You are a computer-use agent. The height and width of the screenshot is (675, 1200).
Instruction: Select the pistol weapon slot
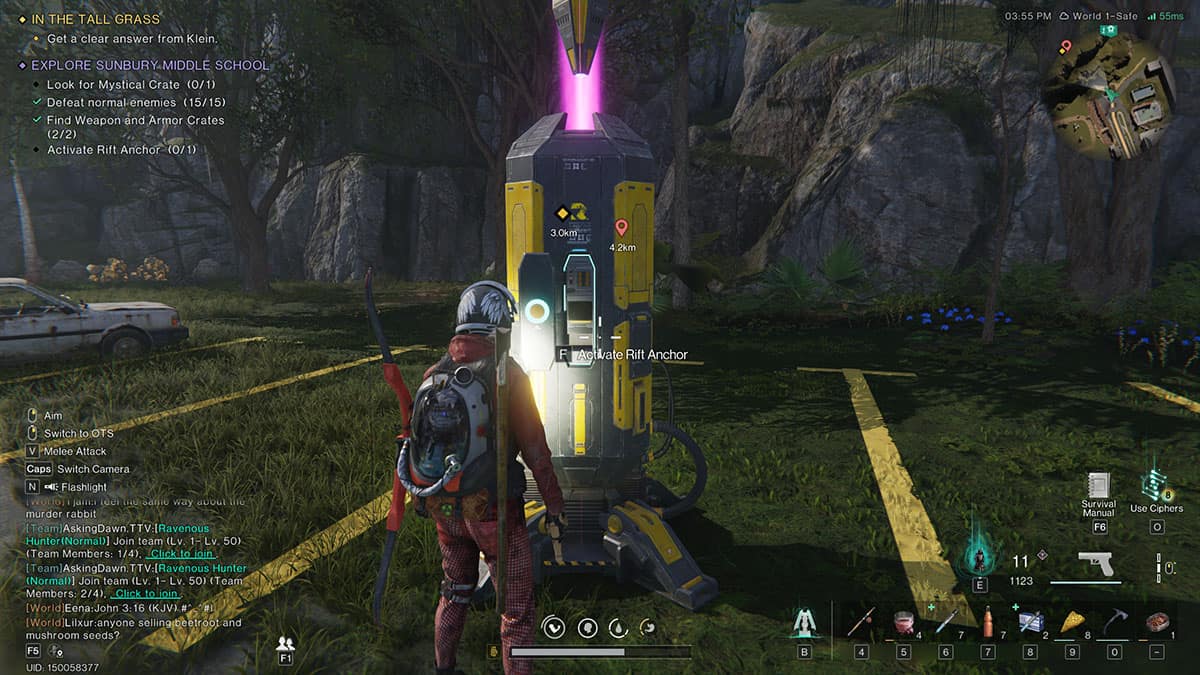(x=1094, y=564)
